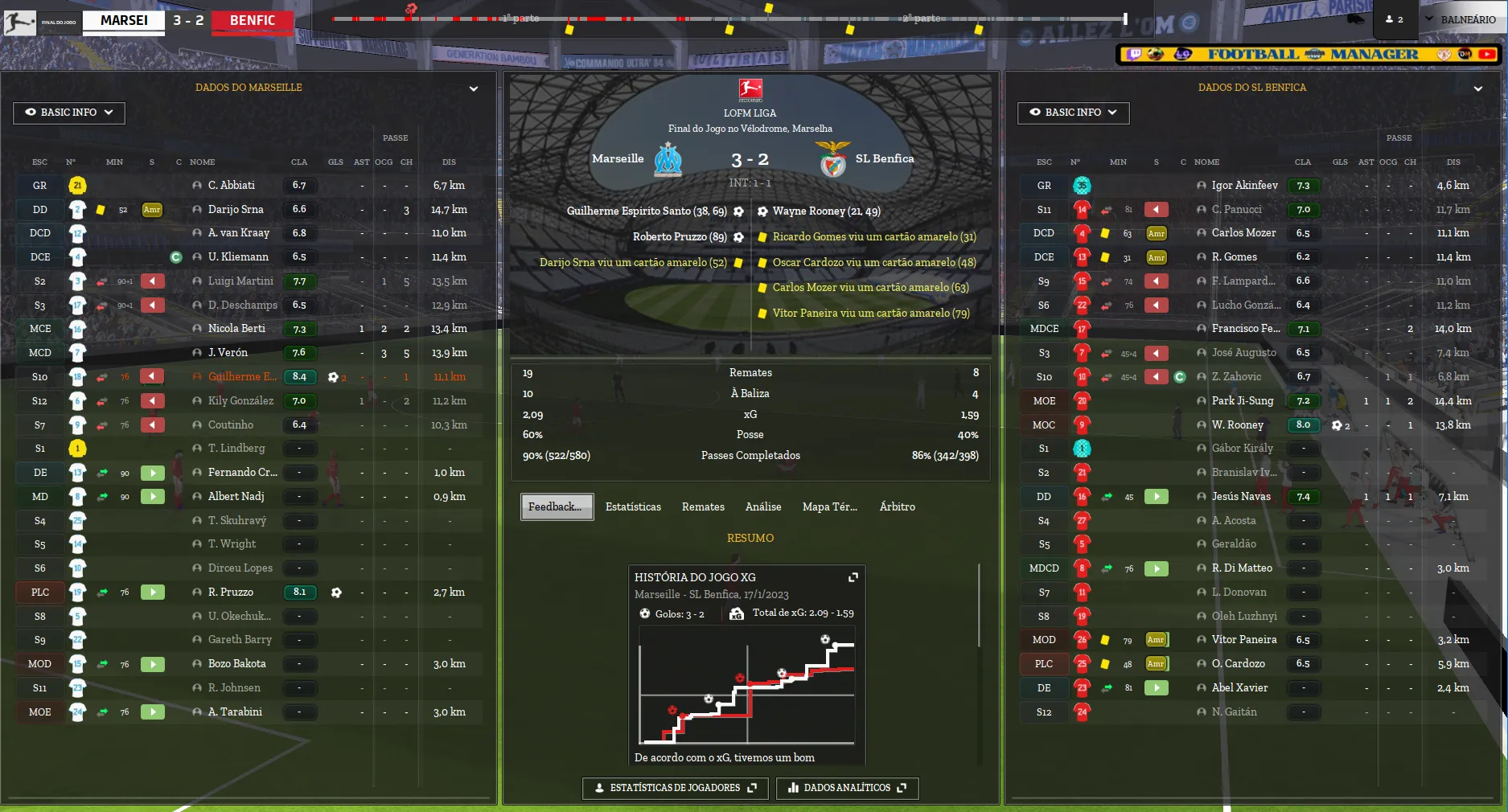Open Marseille's Basic Info view dropdown
The width and height of the screenshot is (1508, 812).
pyautogui.click(x=68, y=113)
